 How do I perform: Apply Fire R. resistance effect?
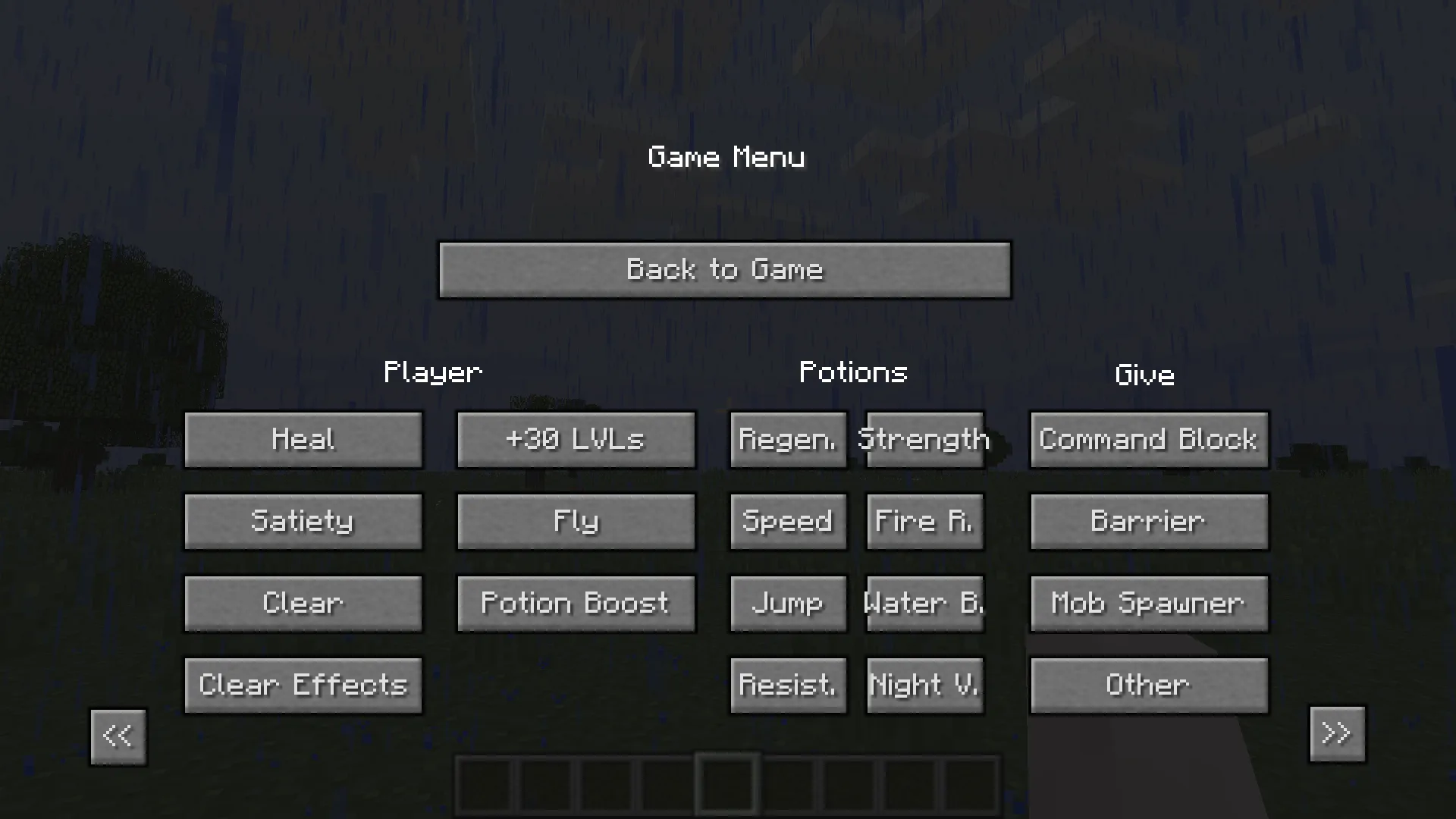[x=924, y=522]
